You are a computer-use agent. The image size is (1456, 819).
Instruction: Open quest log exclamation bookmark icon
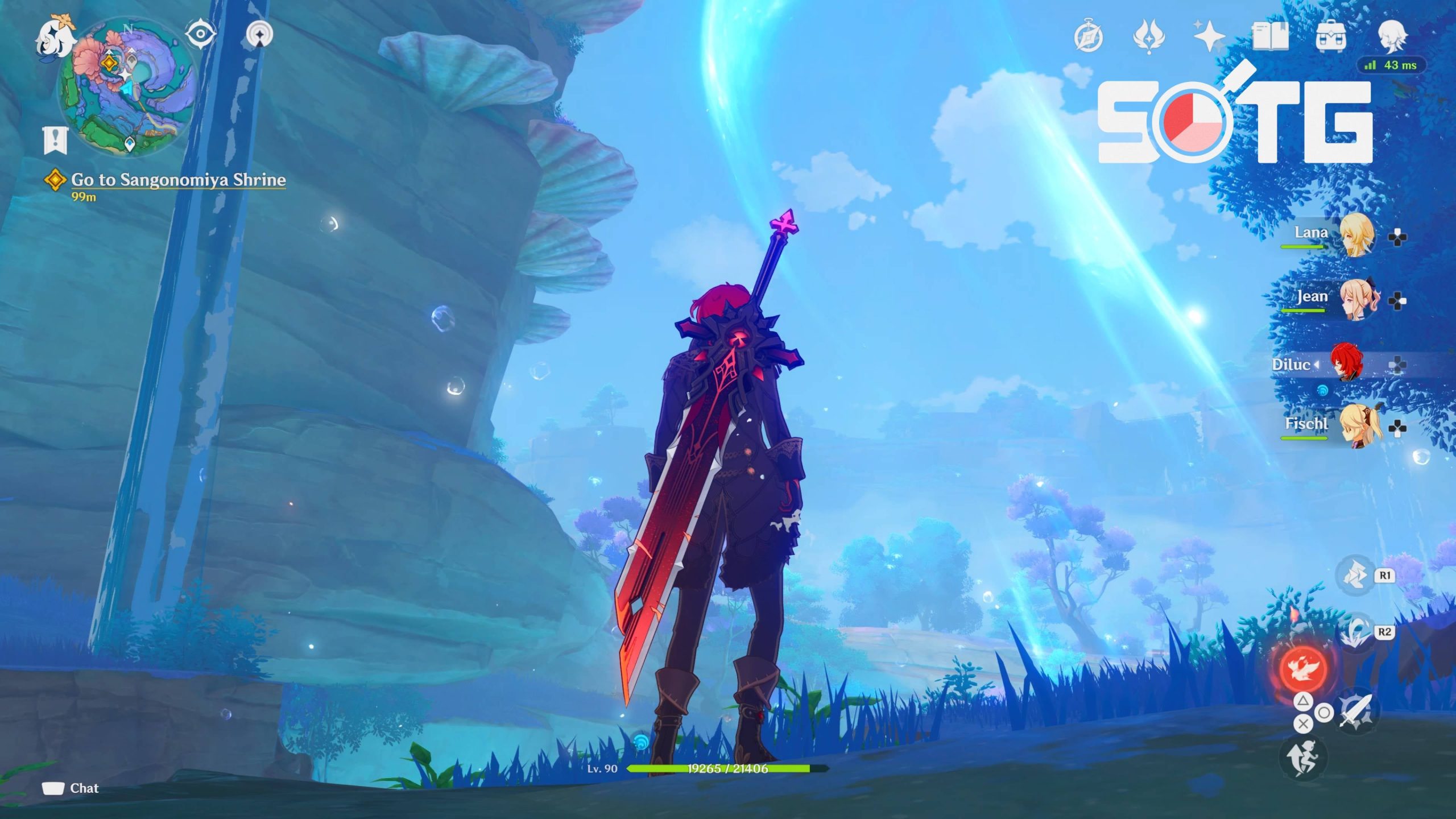point(55,140)
